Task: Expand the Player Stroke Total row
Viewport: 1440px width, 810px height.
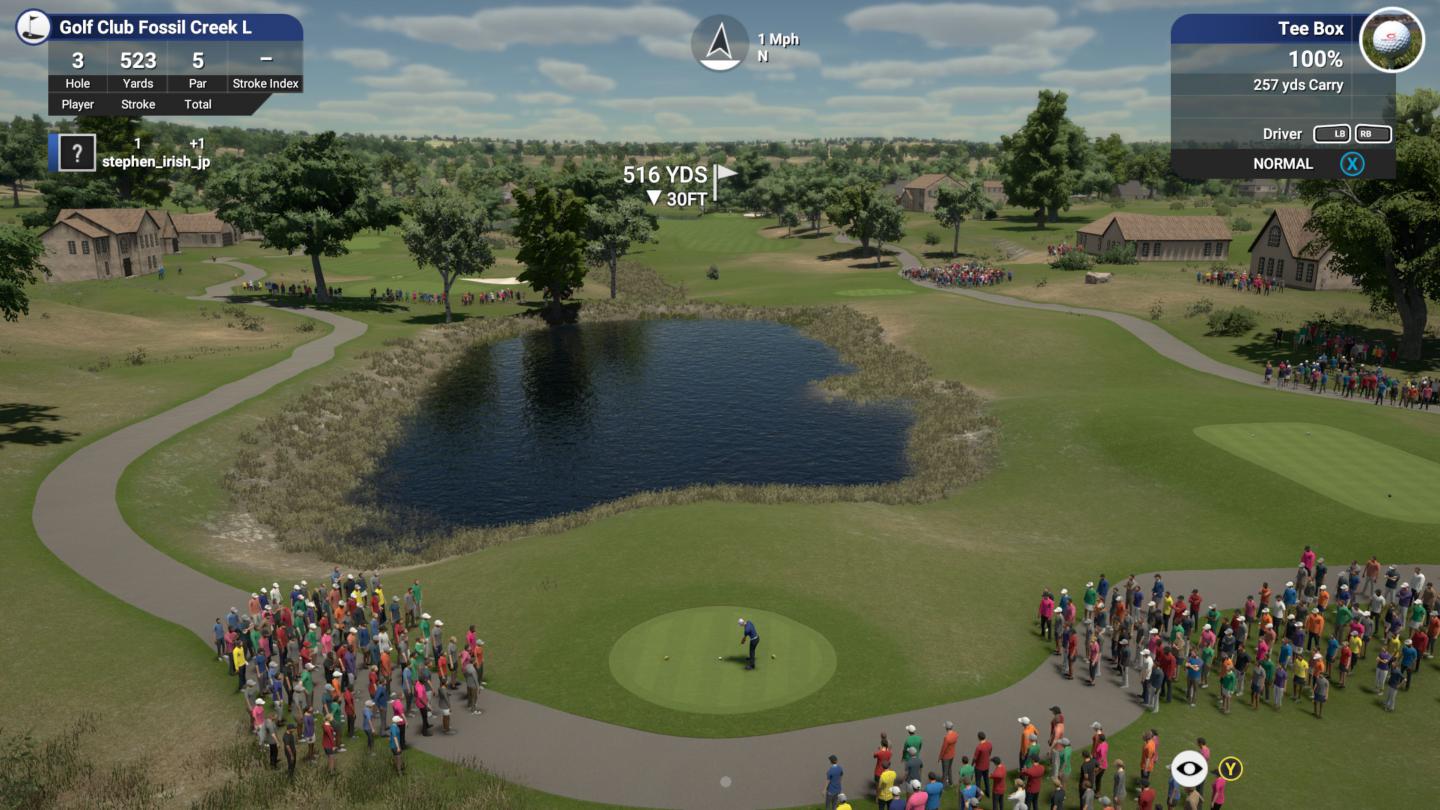Action: (x=137, y=104)
